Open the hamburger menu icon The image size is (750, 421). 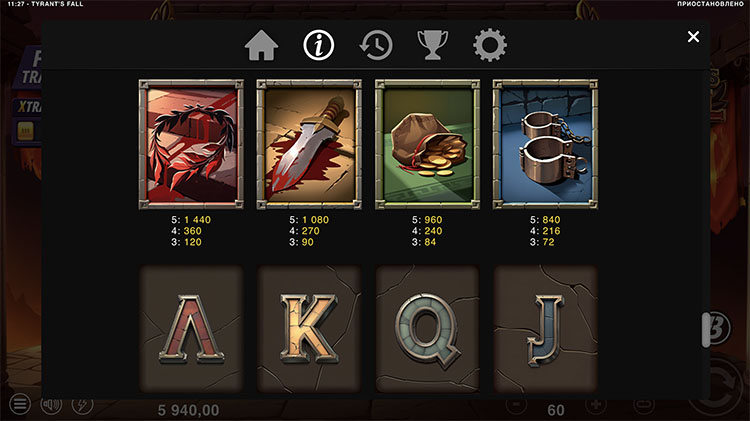click(19, 404)
